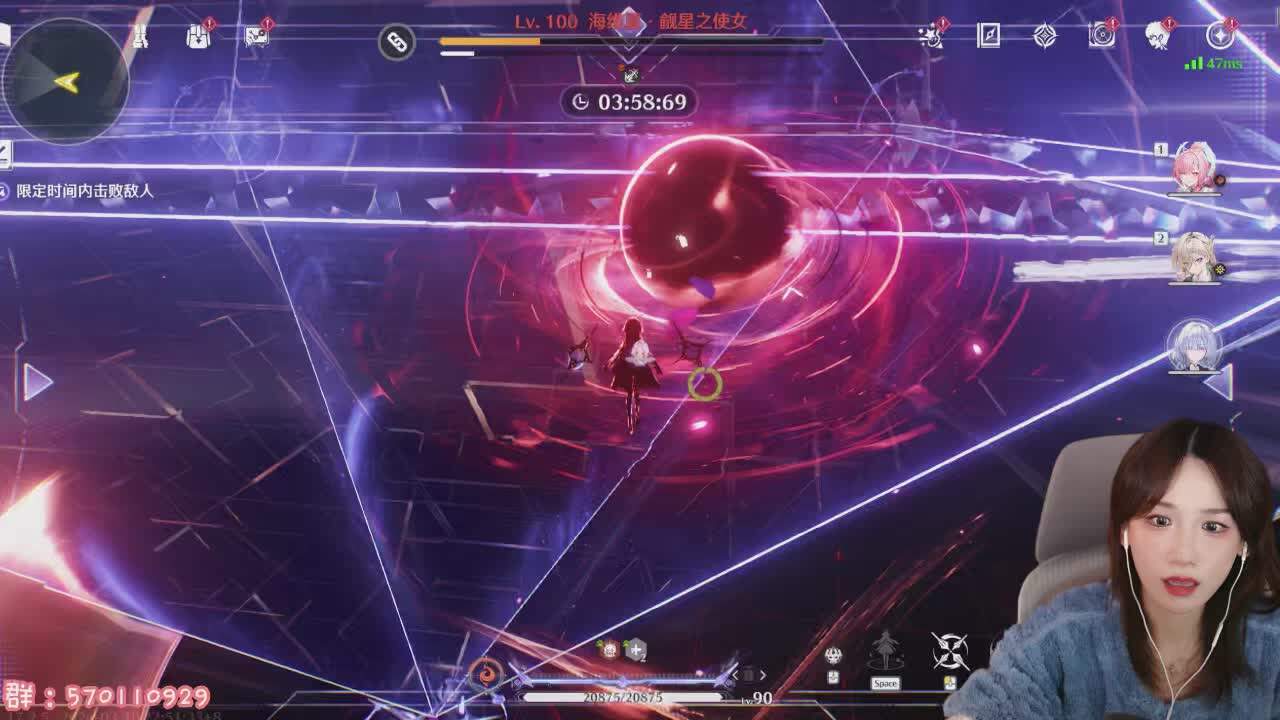Viewport: 1280px width, 720px height.
Task: Switch to blonde party member two
Action: pyautogui.click(x=1194, y=258)
